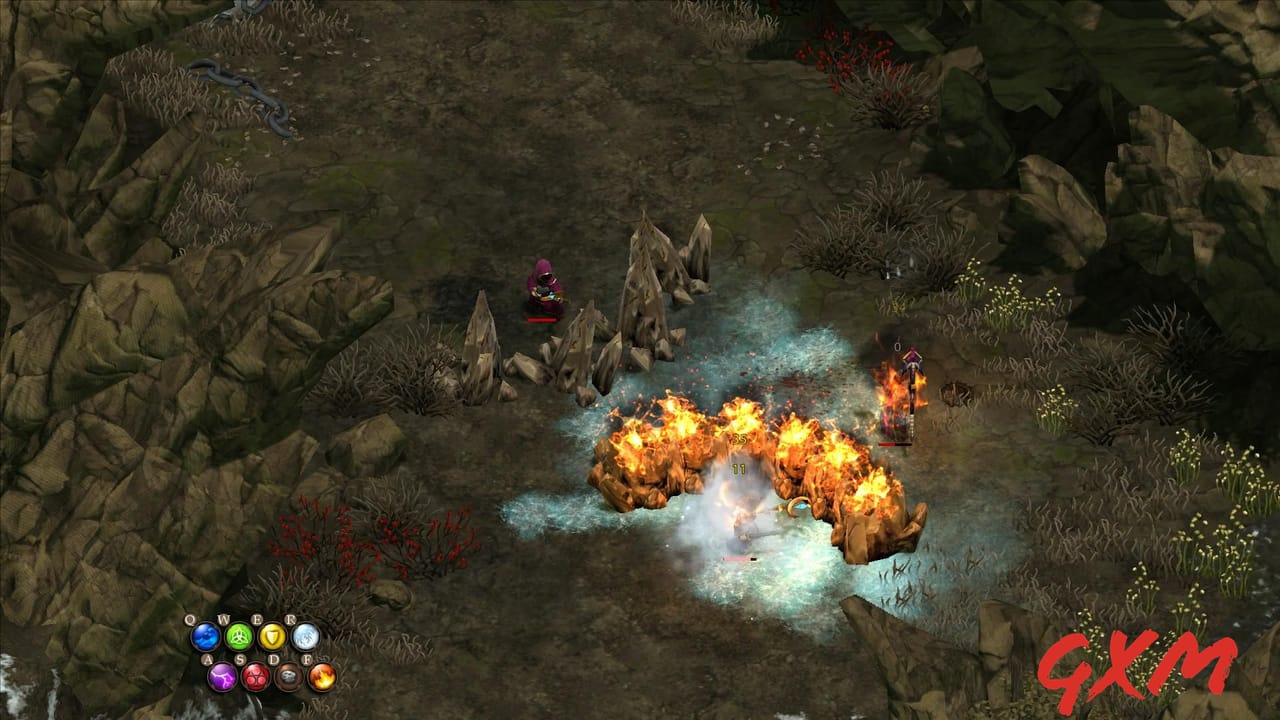Viewport: 1280px width, 720px height.
Task: Click the R hotkey label above the Cold element
Action: 291,618
